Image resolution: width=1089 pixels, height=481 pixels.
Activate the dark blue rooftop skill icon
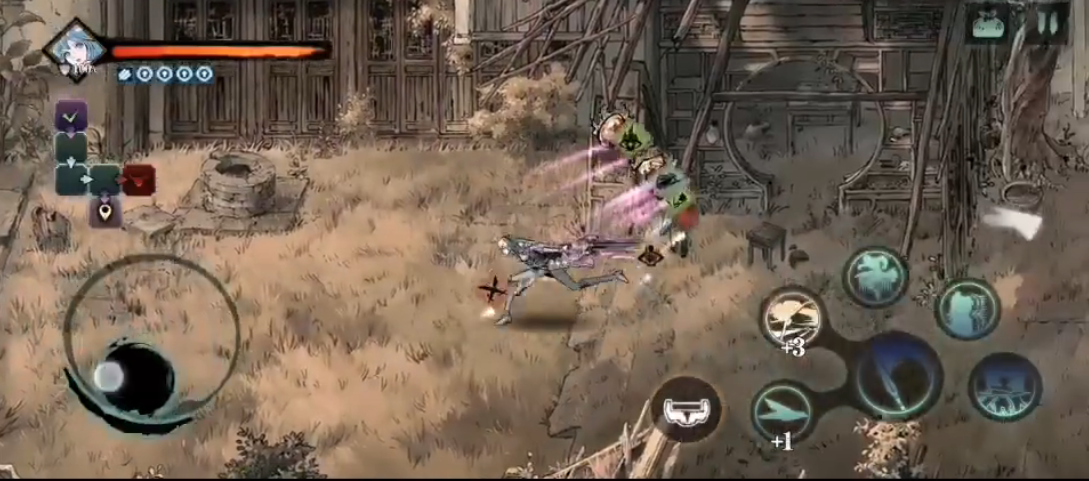coord(1004,386)
